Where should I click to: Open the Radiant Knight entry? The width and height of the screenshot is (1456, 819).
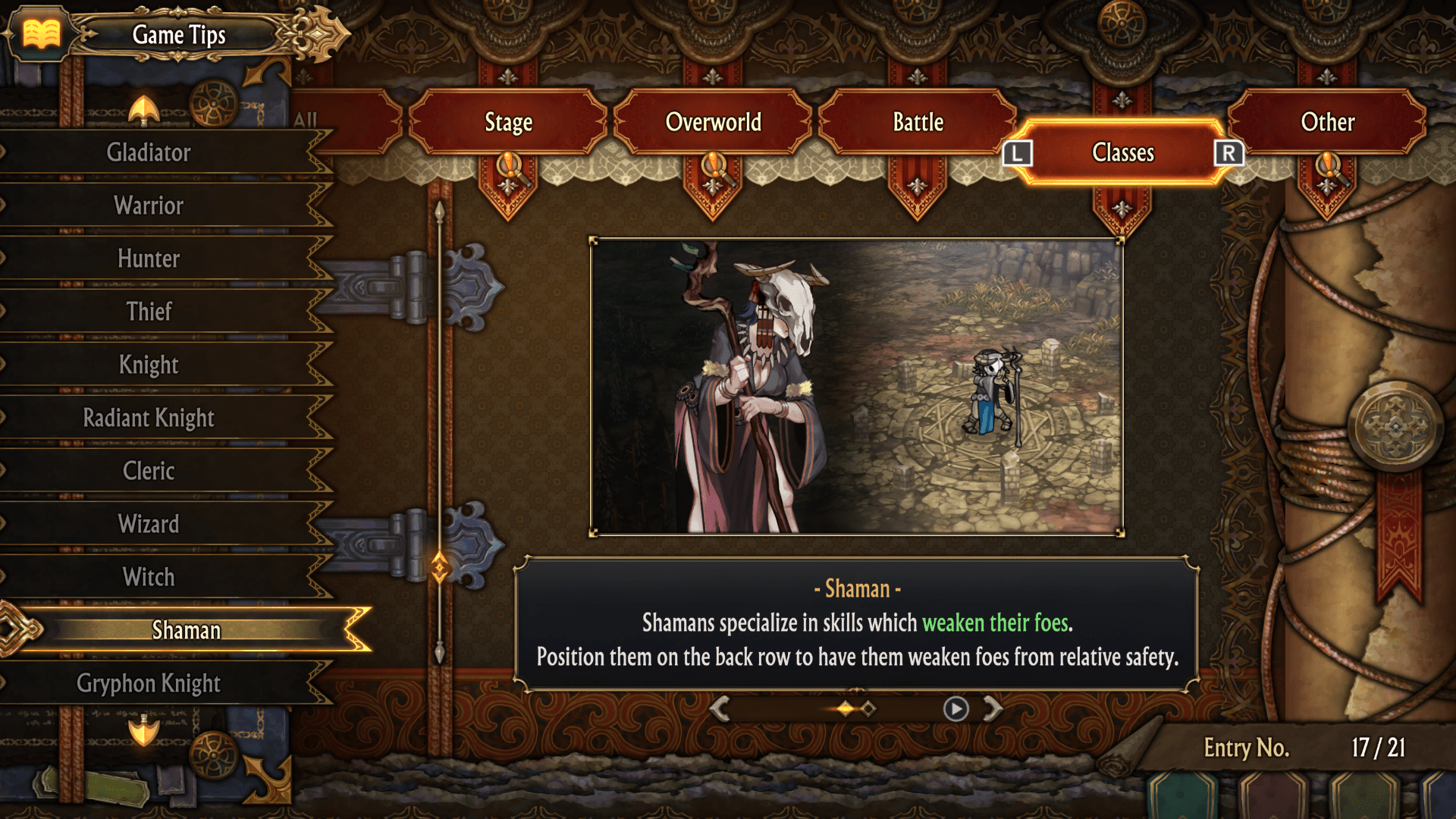[149, 418]
